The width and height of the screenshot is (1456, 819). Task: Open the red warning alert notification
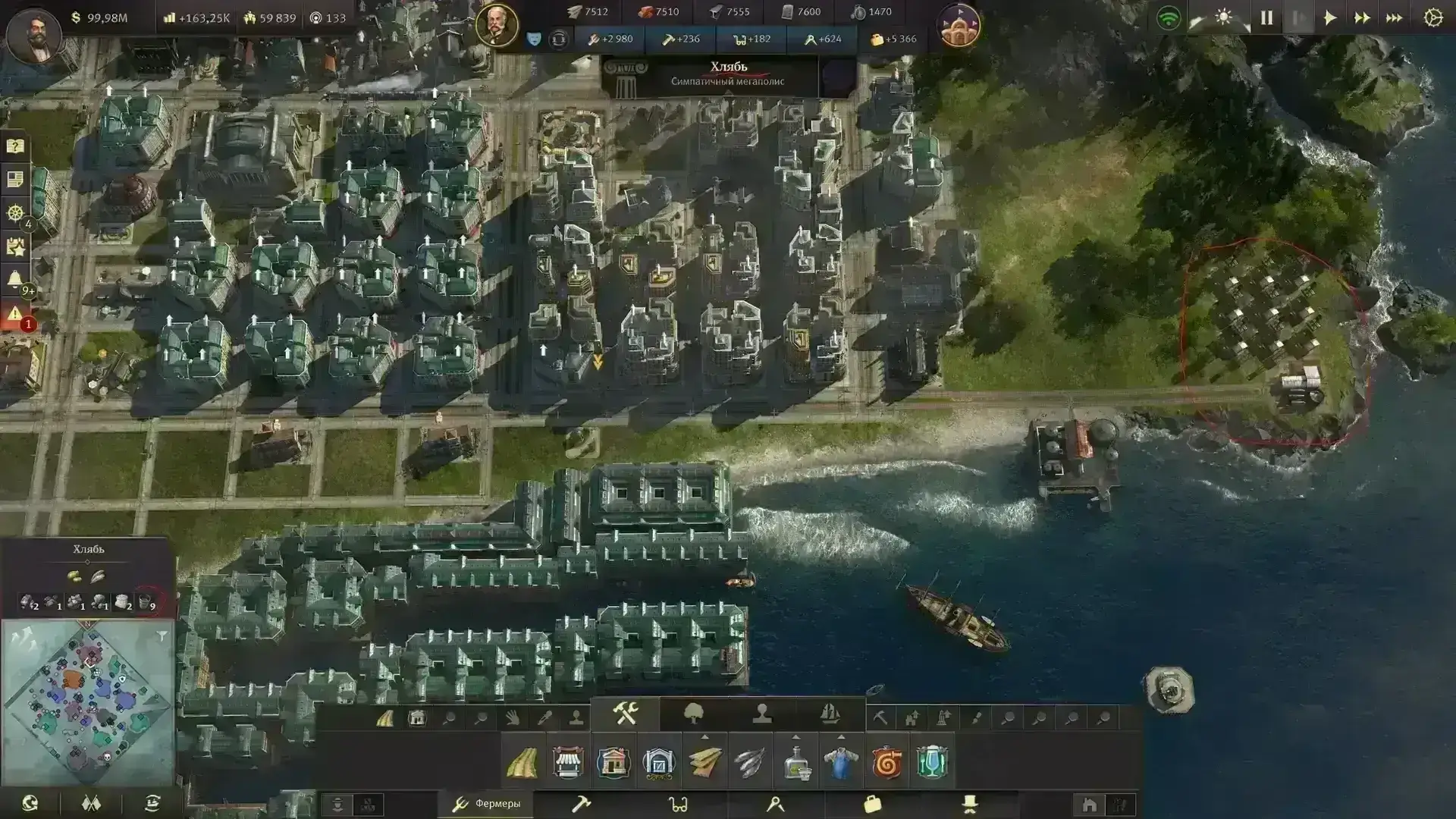click(x=14, y=314)
